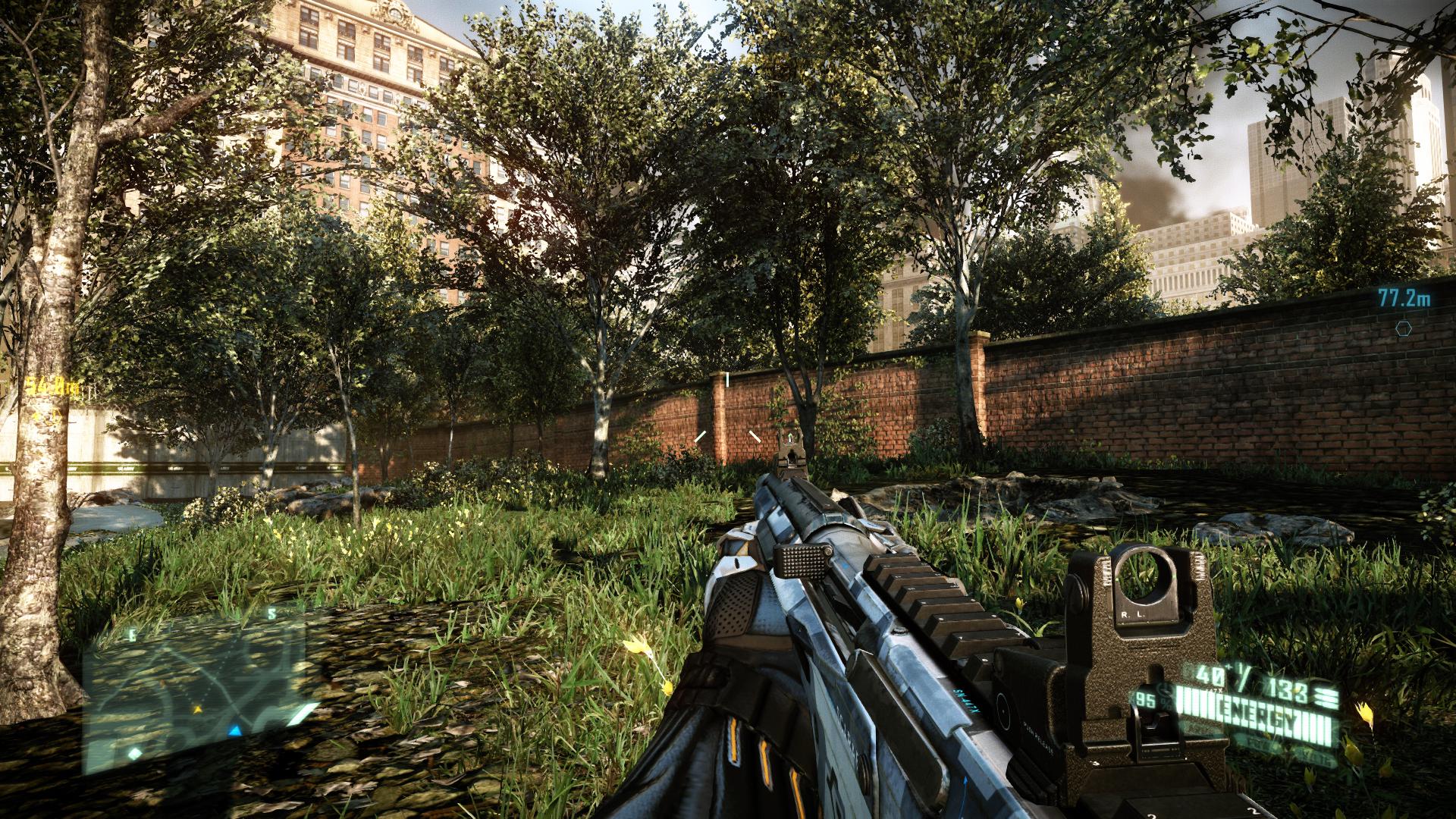Screen dimensions: 1456x819
Task: Select the white diamond marker on minimap
Action: pyautogui.click(x=134, y=753)
